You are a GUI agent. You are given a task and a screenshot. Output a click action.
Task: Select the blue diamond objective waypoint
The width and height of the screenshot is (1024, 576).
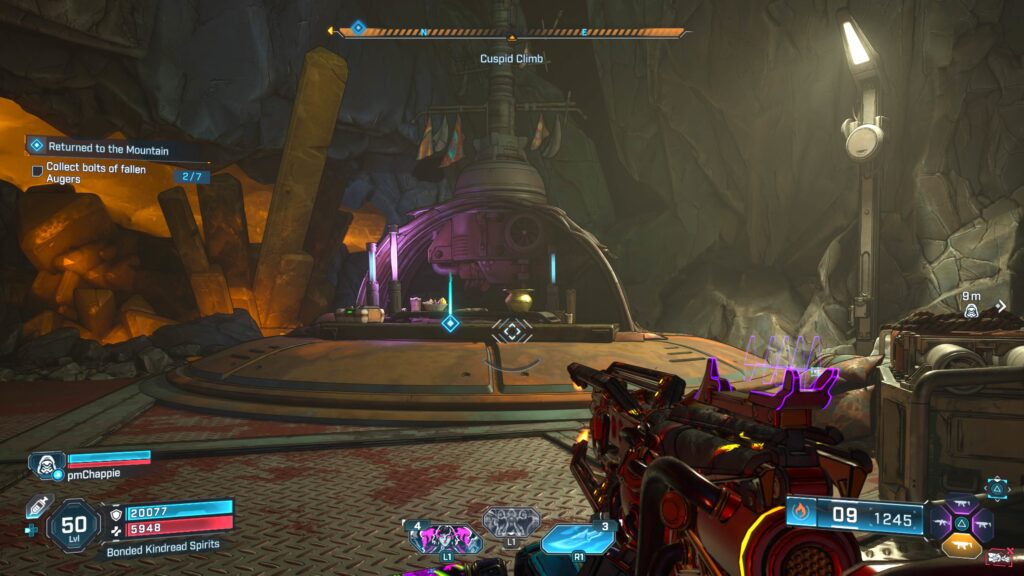pos(450,323)
